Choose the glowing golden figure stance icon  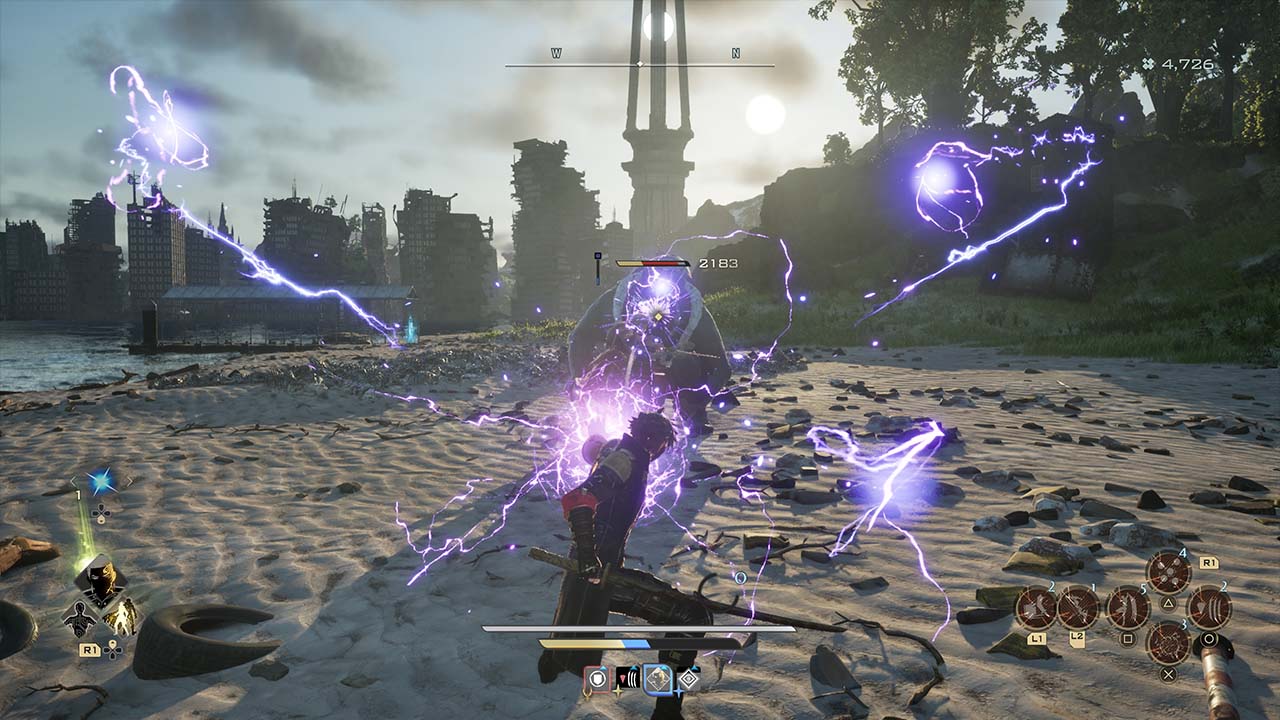[x=121, y=617]
